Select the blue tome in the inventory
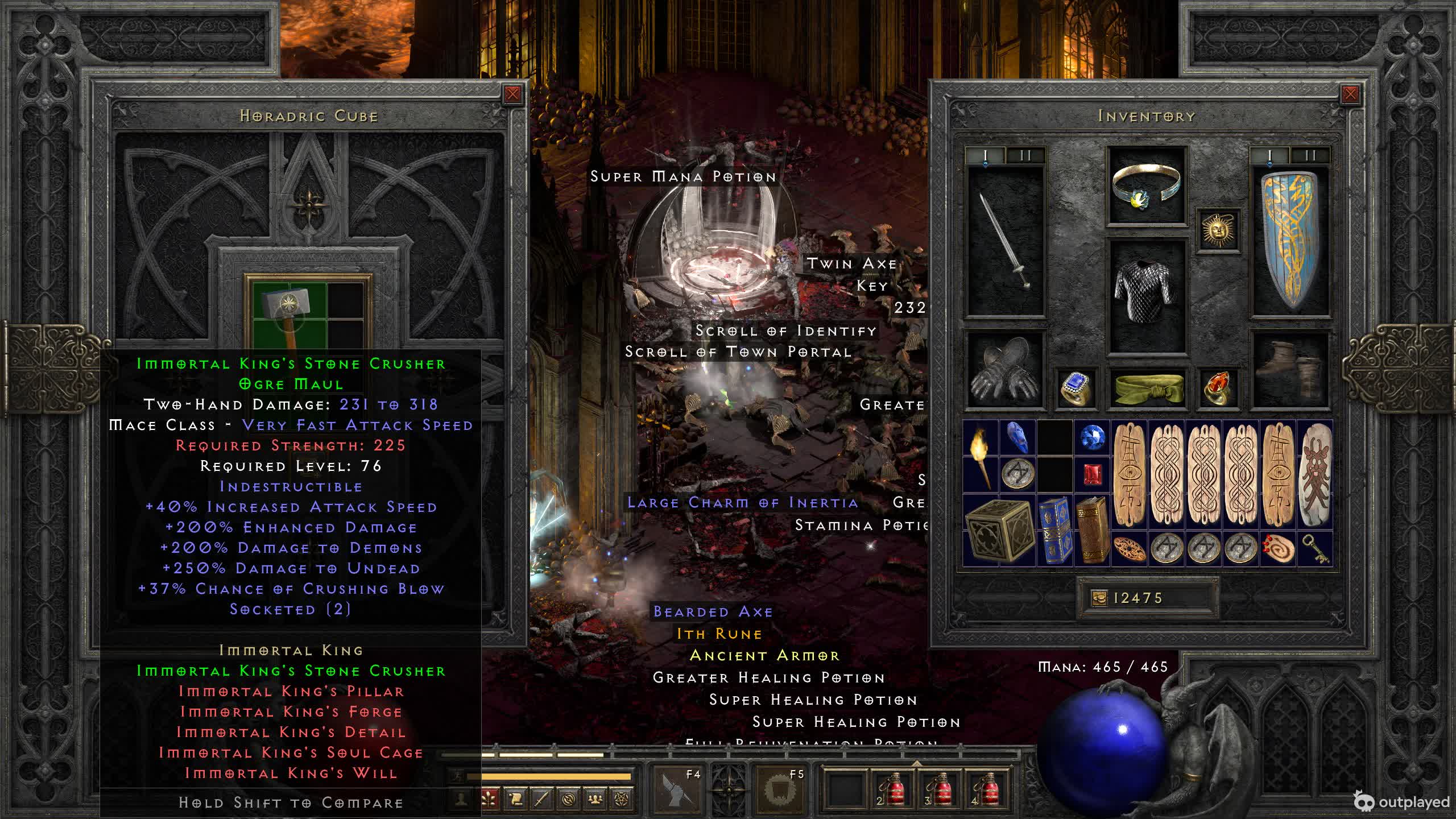 click(1054, 531)
